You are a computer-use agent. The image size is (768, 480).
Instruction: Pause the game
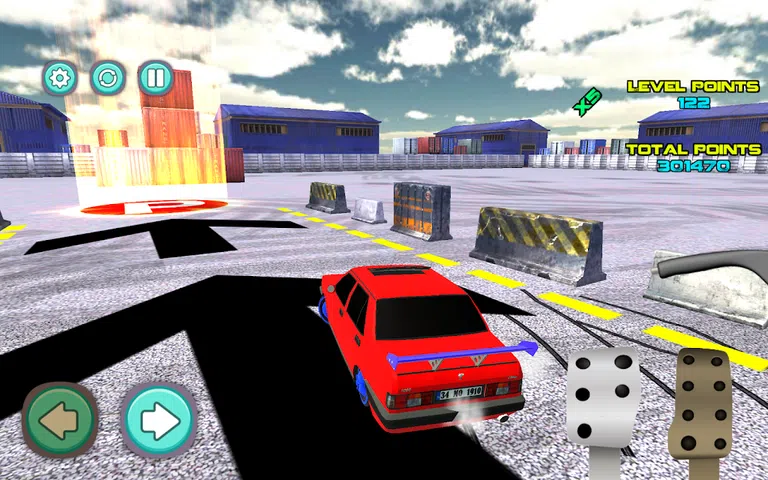point(155,78)
